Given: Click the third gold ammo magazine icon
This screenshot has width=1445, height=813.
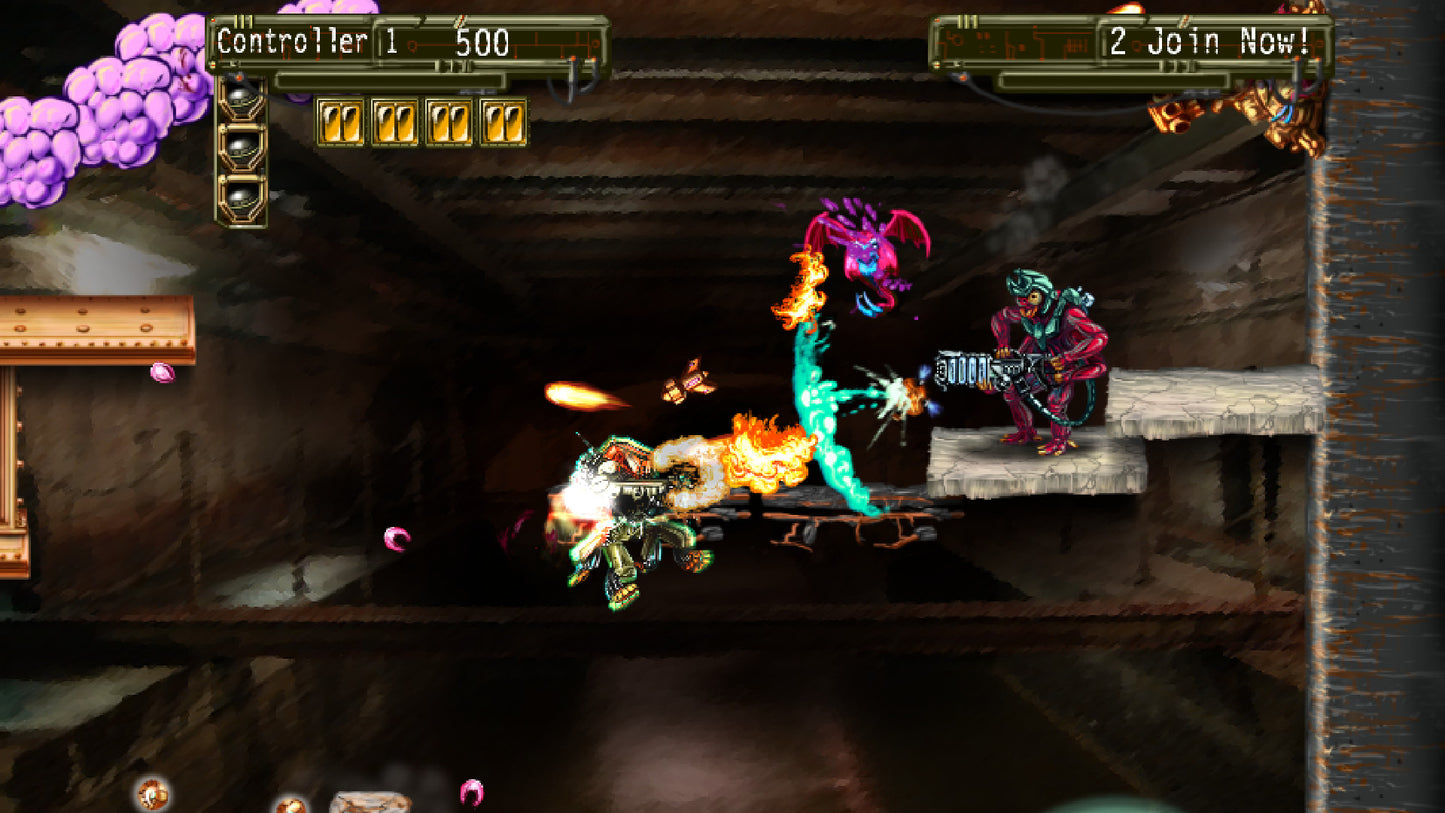Looking at the screenshot, I should pos(450,122).
